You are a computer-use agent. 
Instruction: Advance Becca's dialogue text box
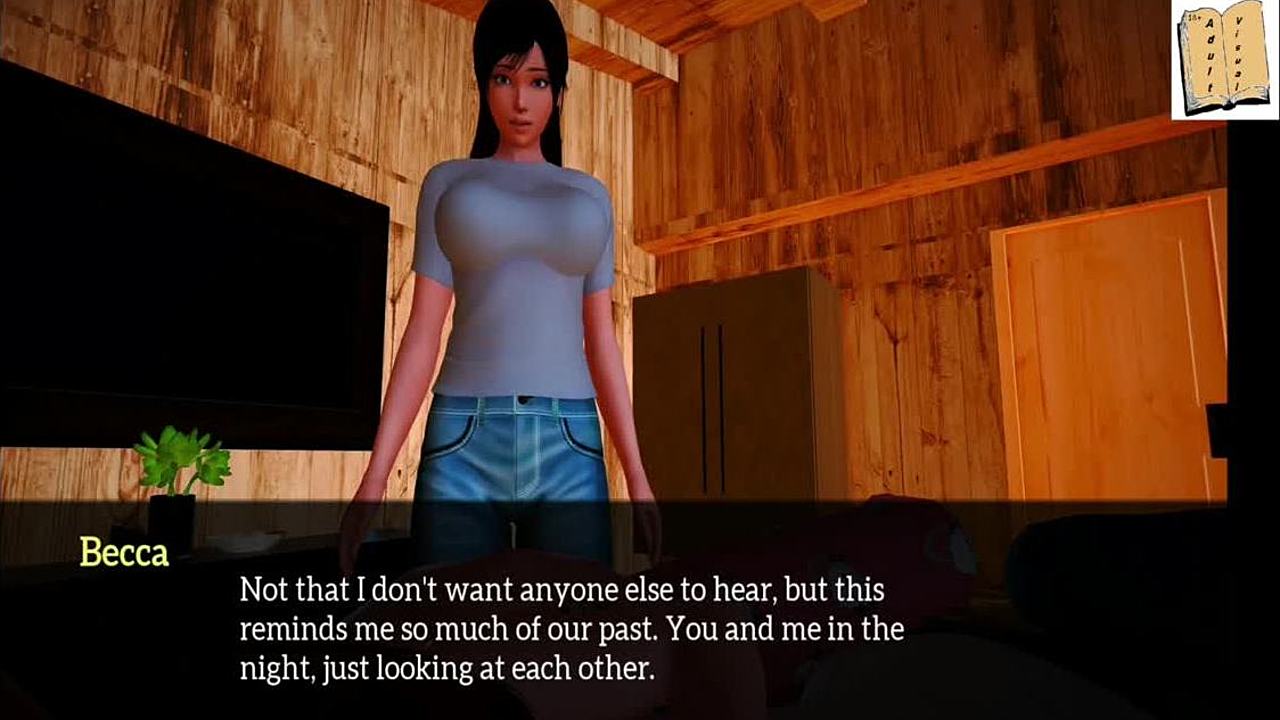(x=572, y=628)
